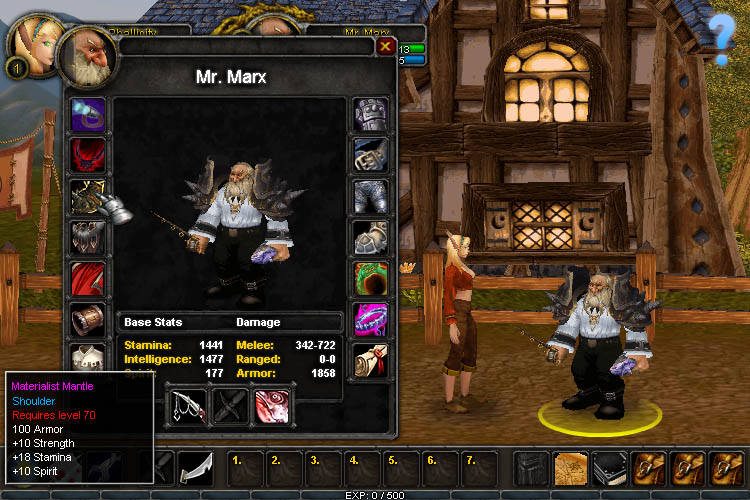Viewport: 750px width, 500px height.
Task: Activate the curved blade action bar icon
Action: [195, 468]
